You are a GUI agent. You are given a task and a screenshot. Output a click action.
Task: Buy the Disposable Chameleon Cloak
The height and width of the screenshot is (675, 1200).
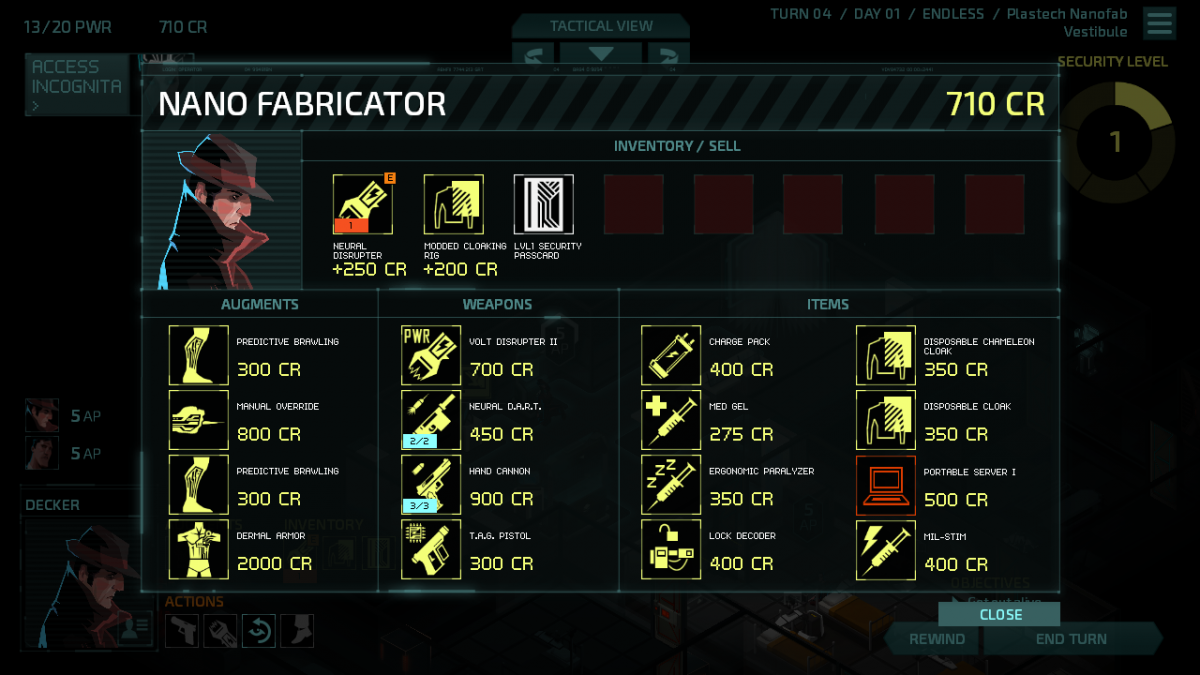coord(886,355)
